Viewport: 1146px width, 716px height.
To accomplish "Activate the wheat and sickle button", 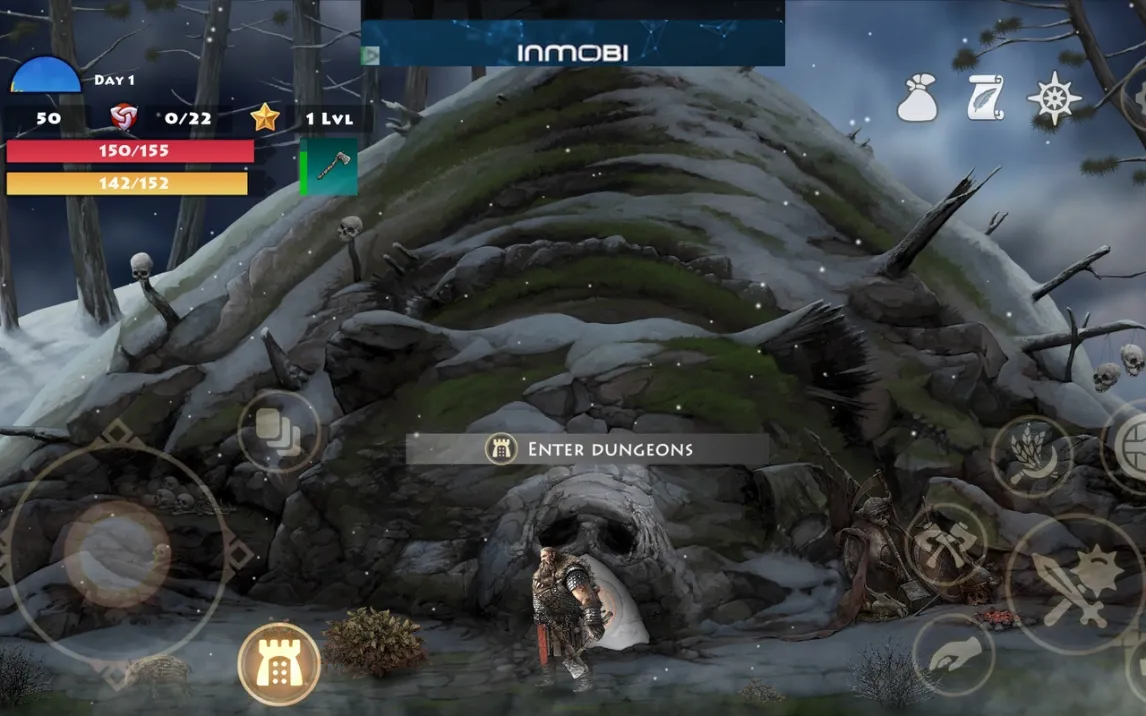I will (1031, 456).
